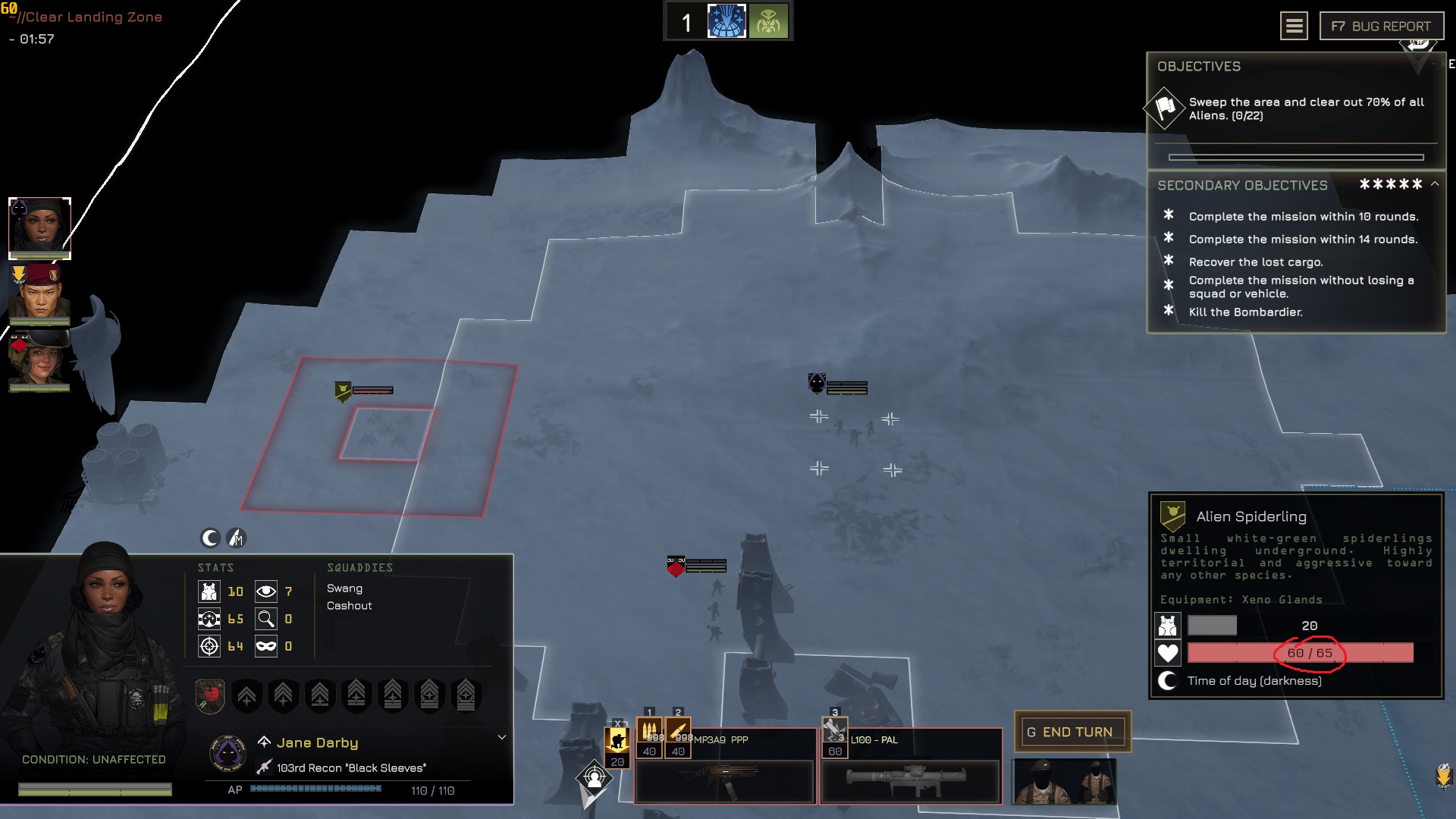
Task: Select Jane Darby's squad portrait
Action: (39, 227)
